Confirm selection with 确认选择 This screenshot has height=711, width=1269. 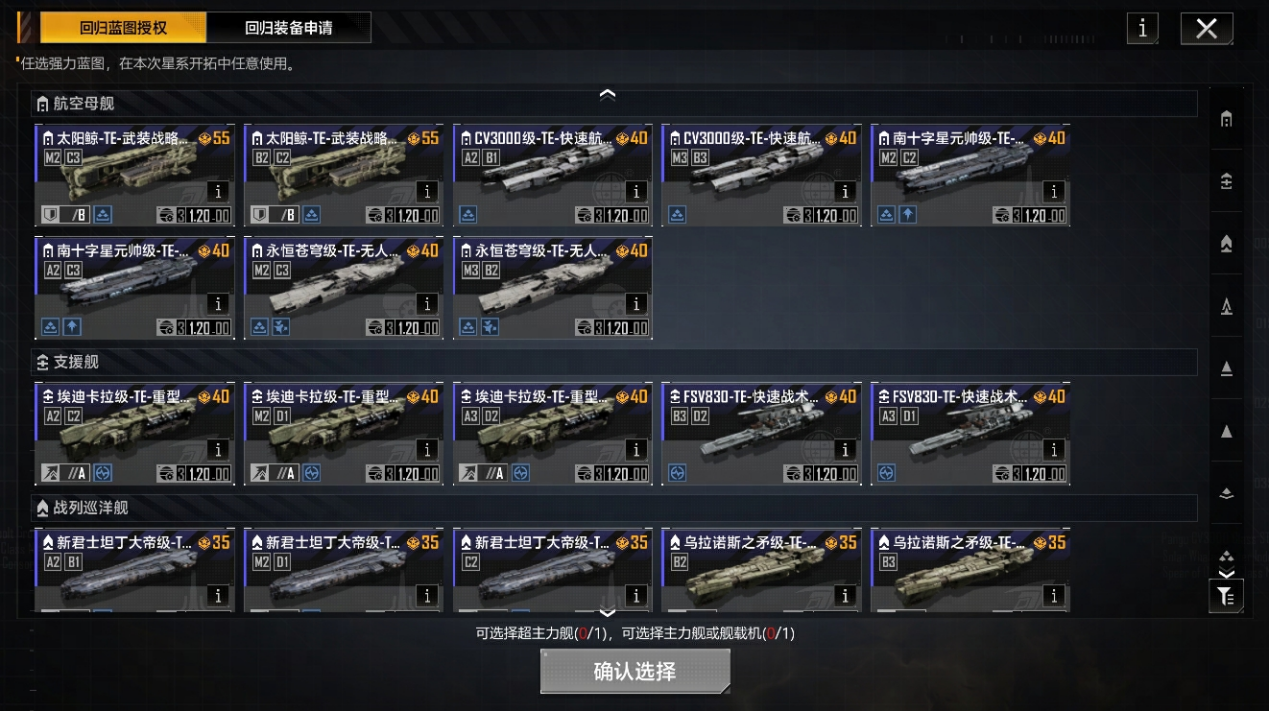click(x=635, y=671)
